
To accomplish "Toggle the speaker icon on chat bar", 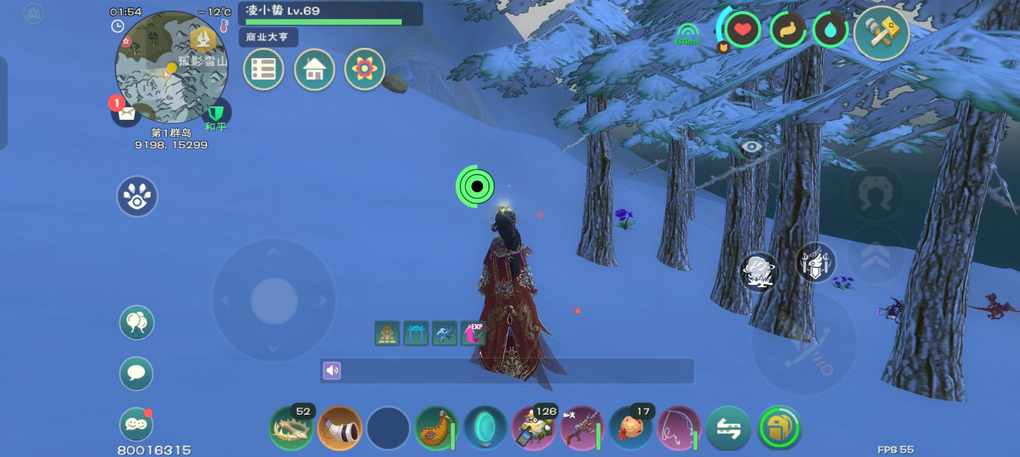I will (333, 371).
